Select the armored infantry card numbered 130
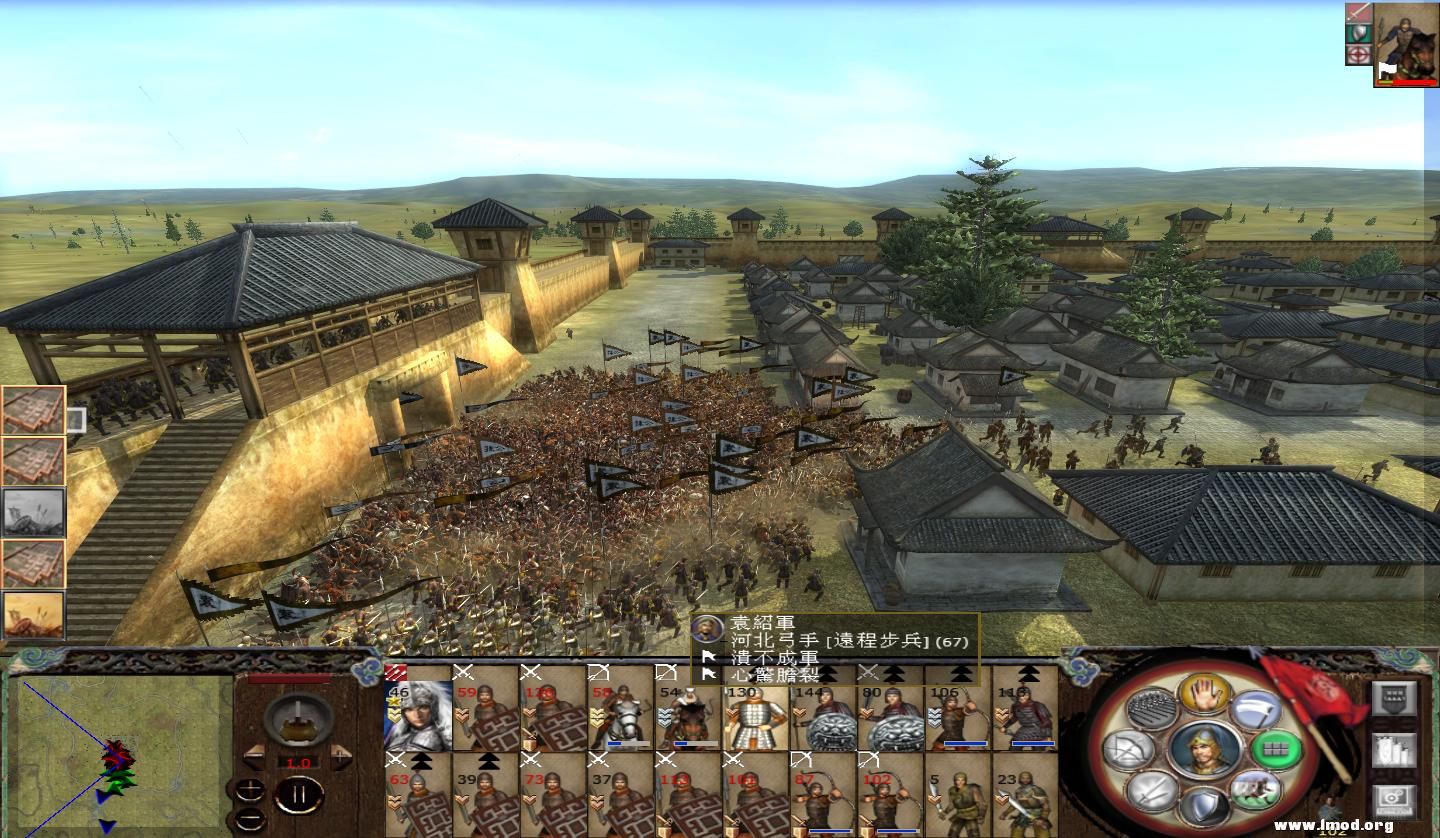The height and width of the screenshot is (838, 1440). (757, 713)
